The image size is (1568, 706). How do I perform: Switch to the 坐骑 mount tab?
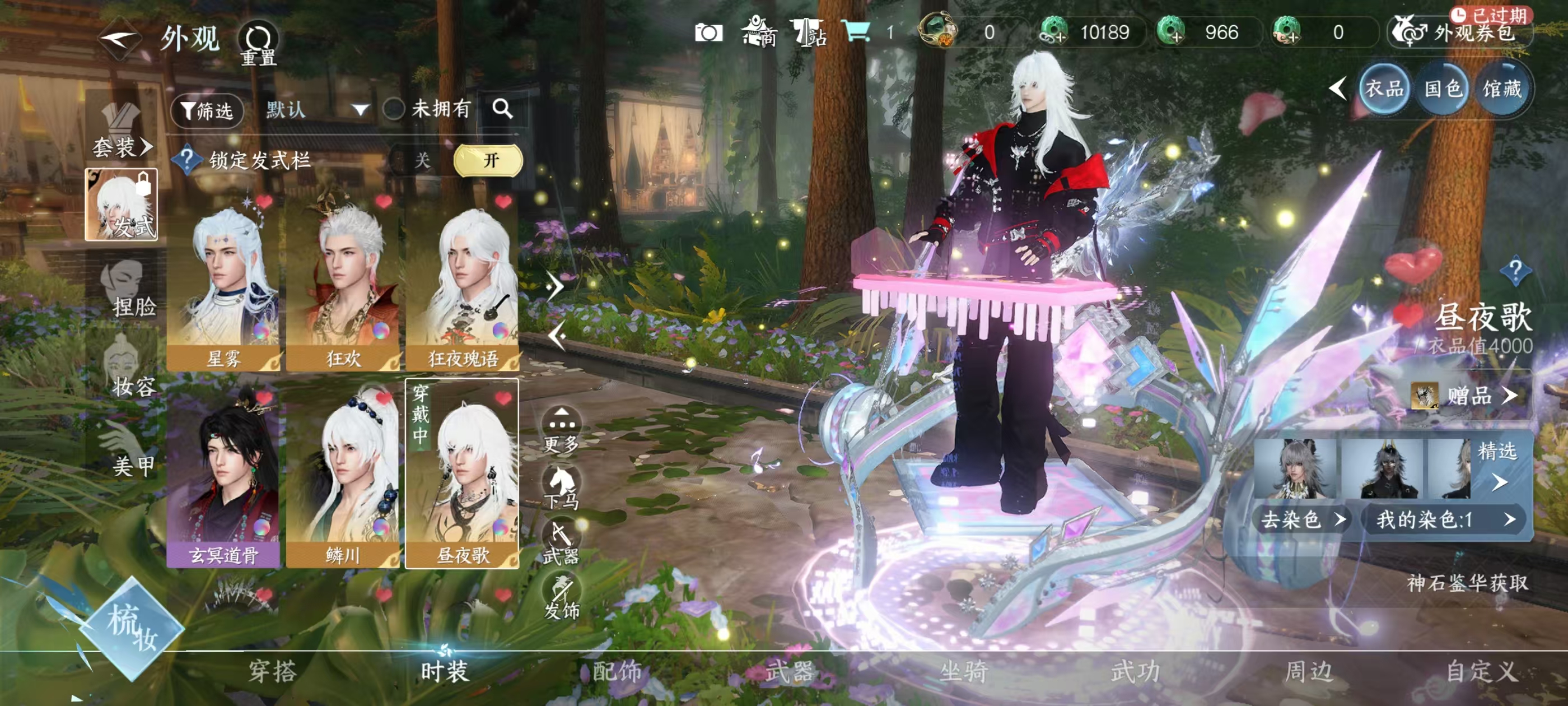[964, 671]
